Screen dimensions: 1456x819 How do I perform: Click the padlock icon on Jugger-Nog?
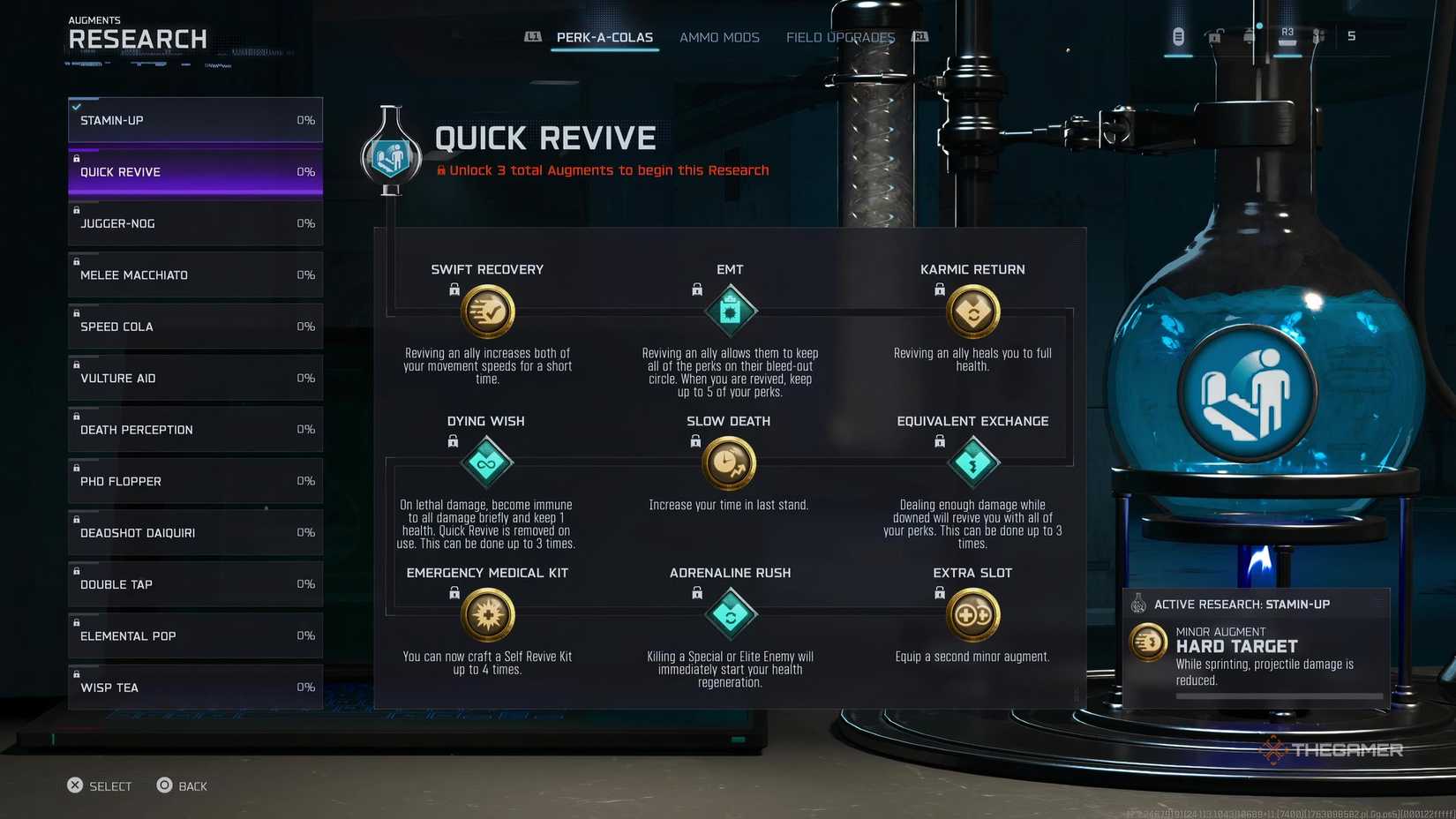[77, 209]
